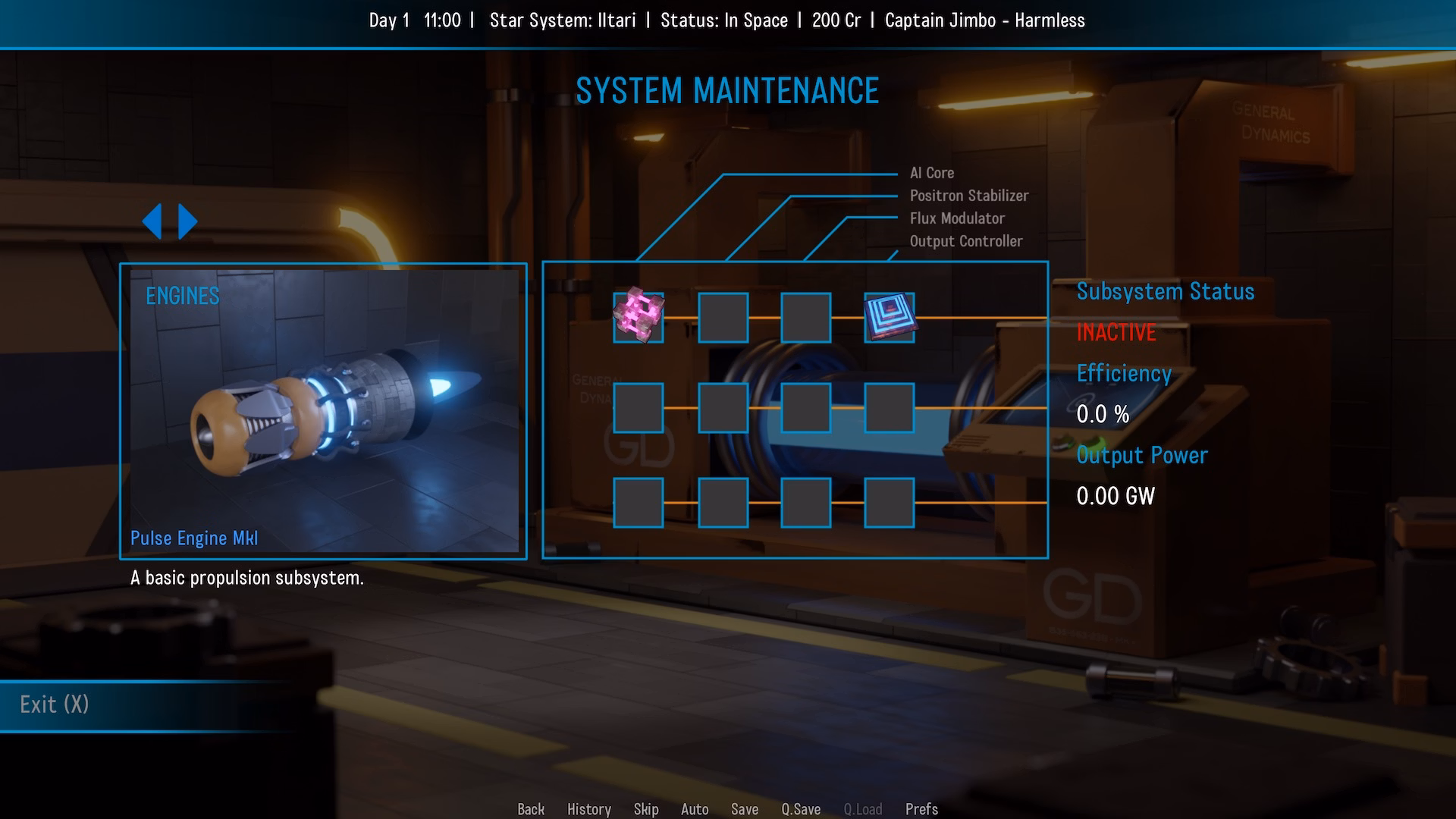1456x819 pixels.
Task: Click the AI Core label
Action: 932,173
